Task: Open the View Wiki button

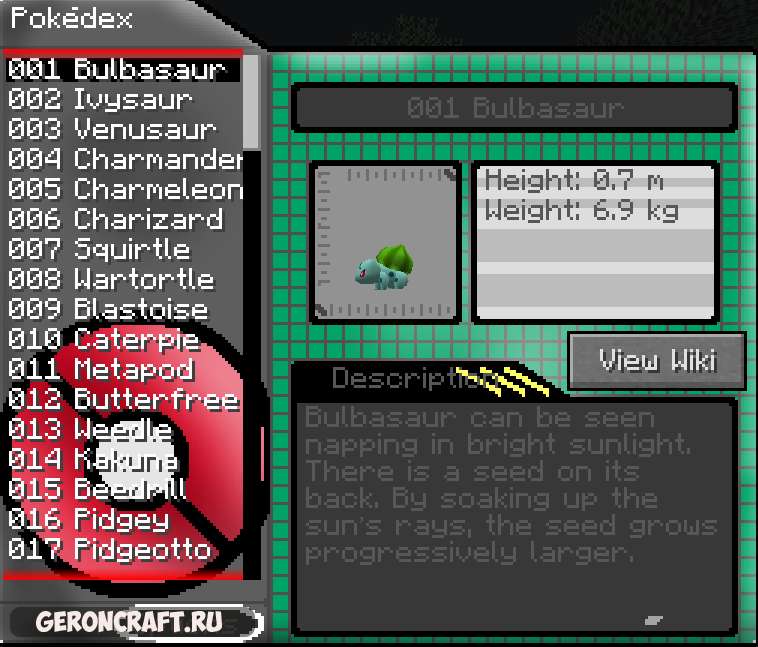Action: pyautogui.click(x=657, y=360)
